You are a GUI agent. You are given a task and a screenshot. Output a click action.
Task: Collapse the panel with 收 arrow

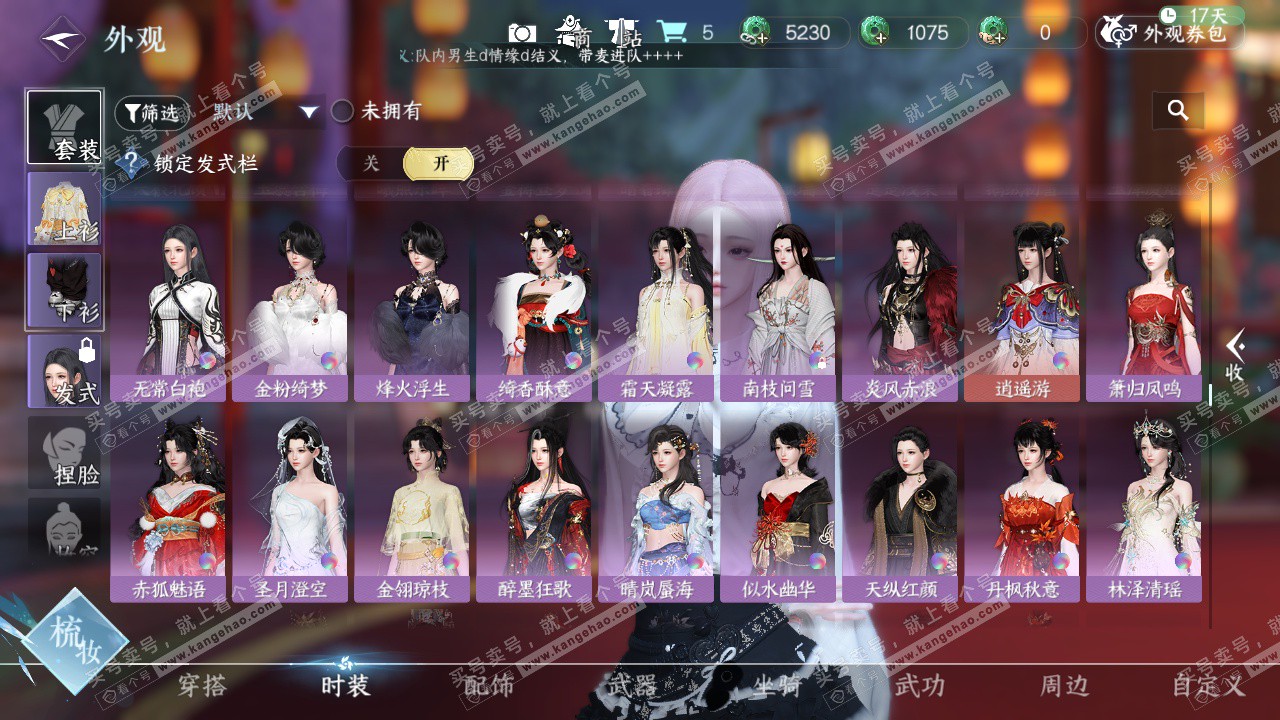click(x=1235, y=357)
